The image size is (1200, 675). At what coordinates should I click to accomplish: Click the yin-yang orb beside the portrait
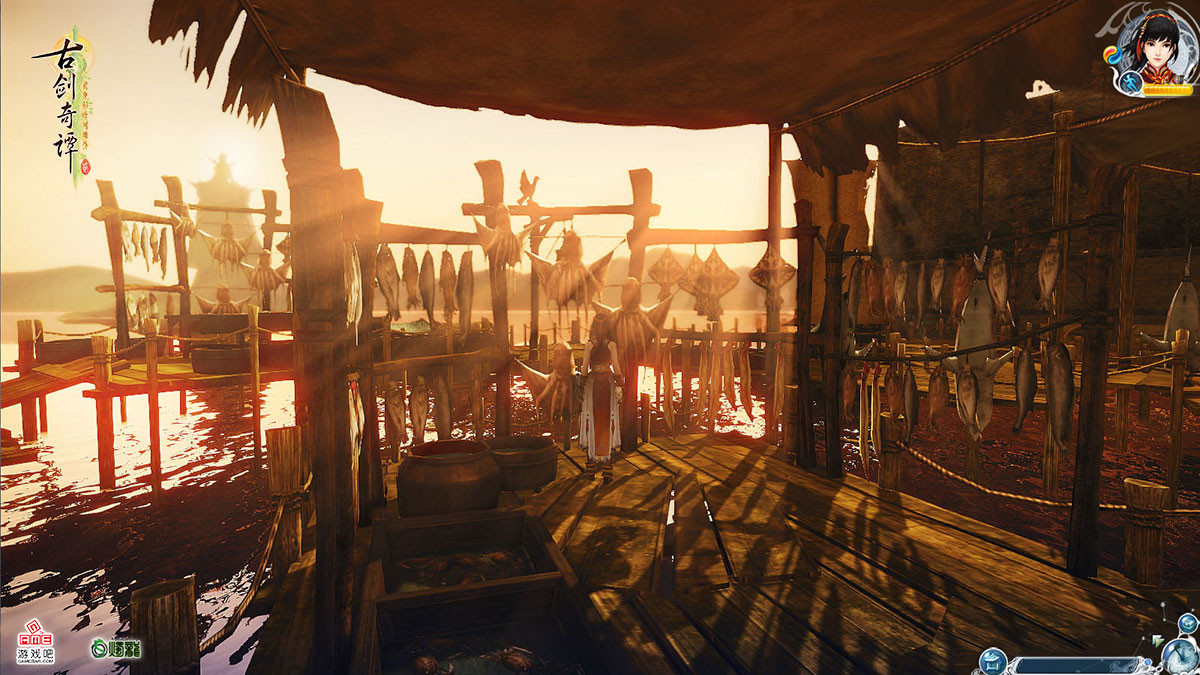tap(1110, 54)
